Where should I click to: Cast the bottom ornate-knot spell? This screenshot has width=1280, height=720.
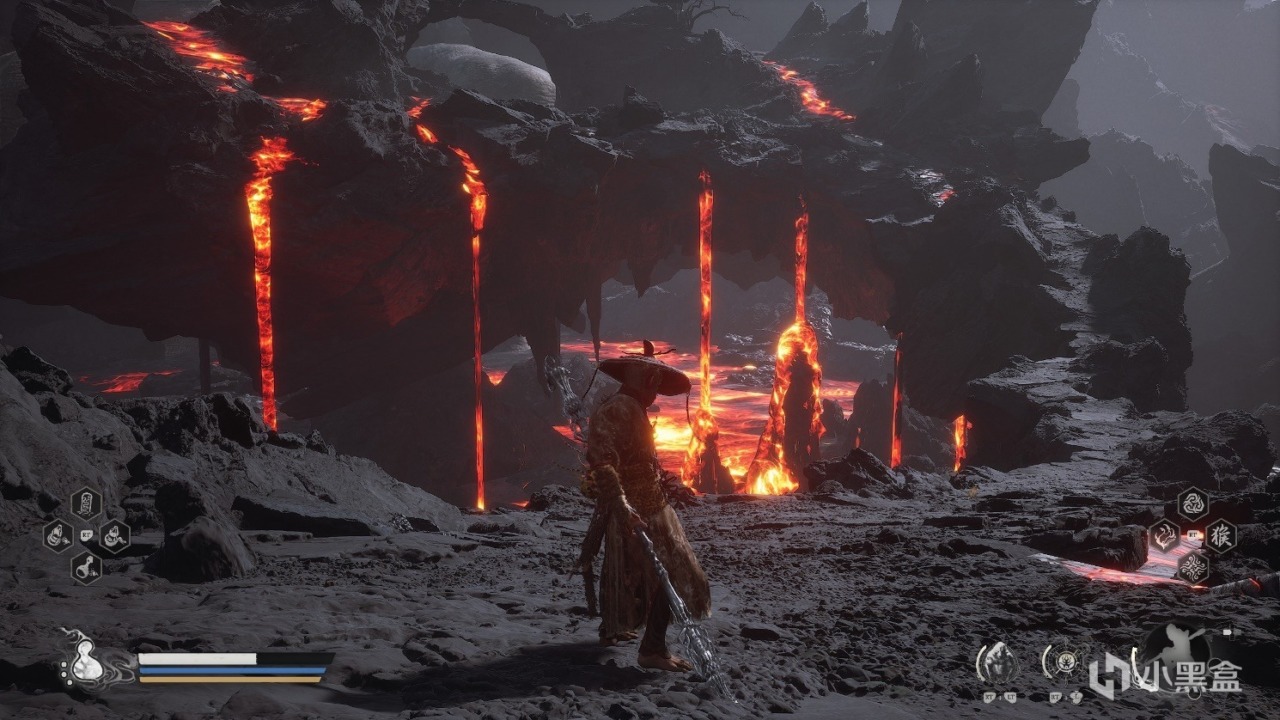(1192, 568)
